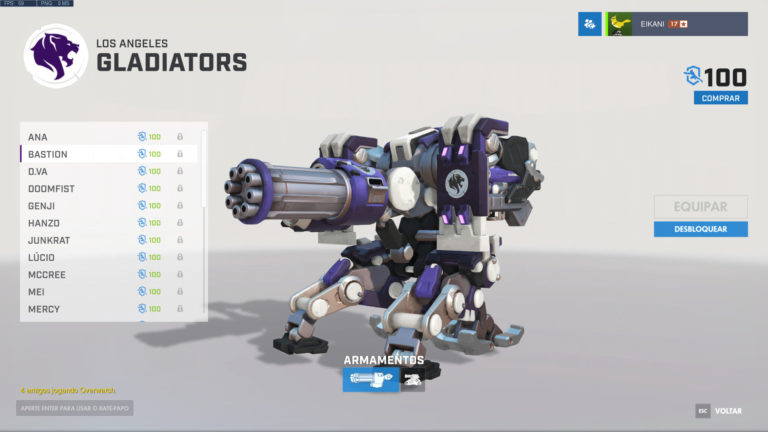Unlock the skin with Desbloquear

pos(700,229)
